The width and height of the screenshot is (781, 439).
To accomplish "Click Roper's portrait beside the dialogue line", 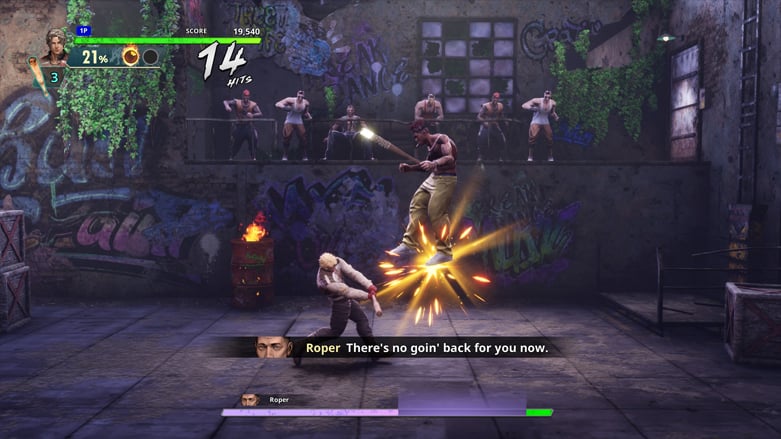I will [x=273, y=347].
